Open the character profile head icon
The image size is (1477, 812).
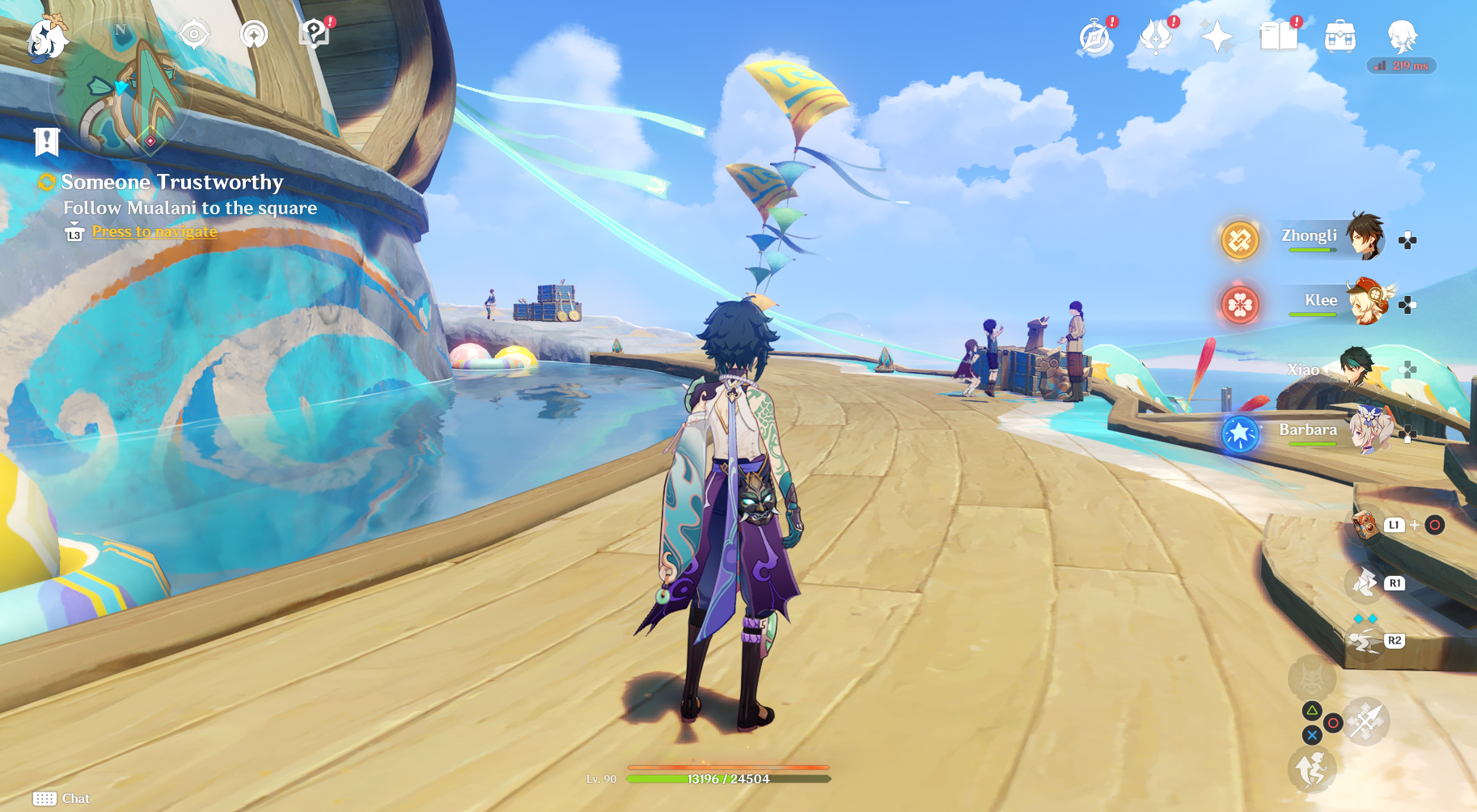(1401, 37)
